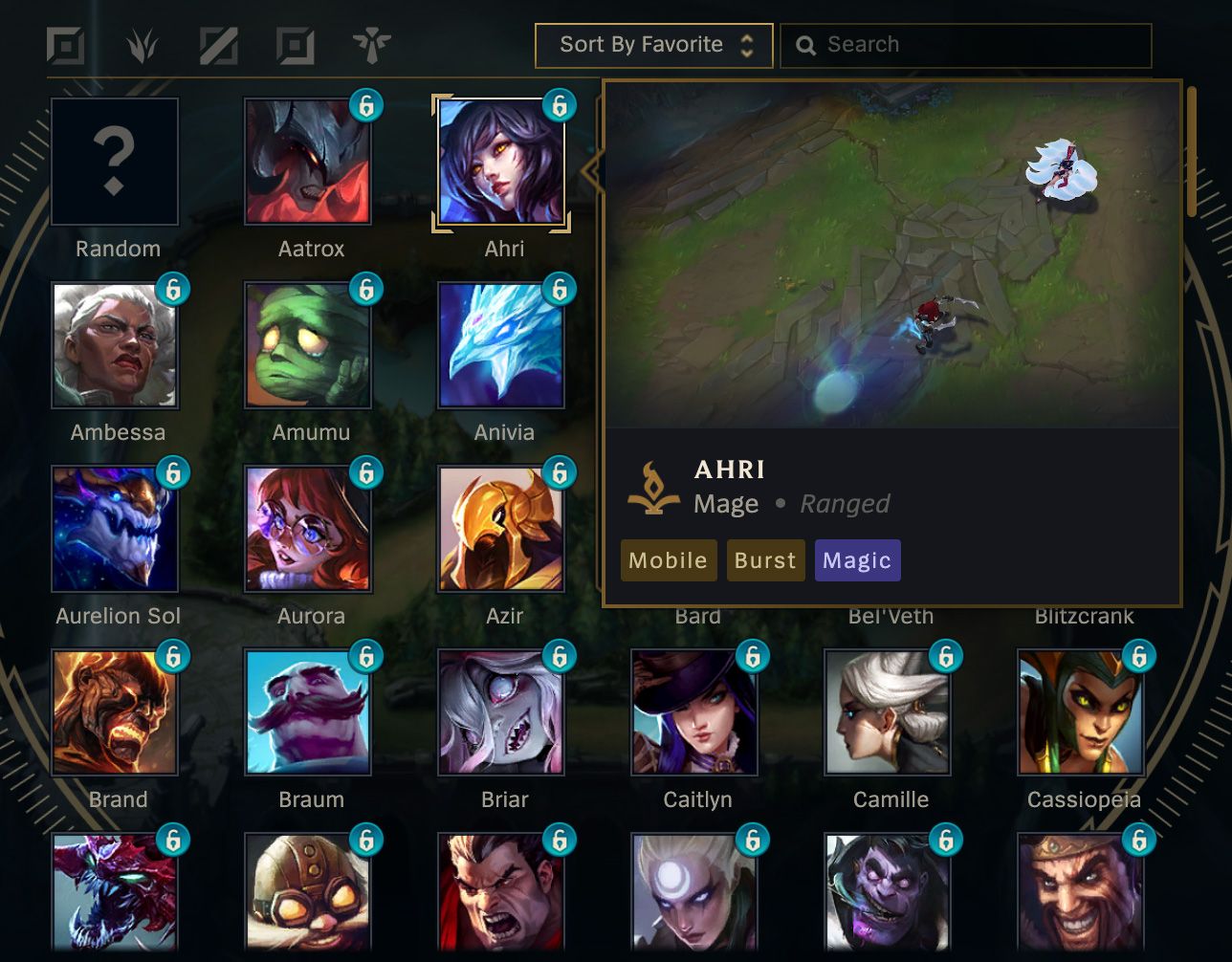Screen dimensions: 1232x962
Task: Select the Jungle role filter icon
Action: coord(142,44)
